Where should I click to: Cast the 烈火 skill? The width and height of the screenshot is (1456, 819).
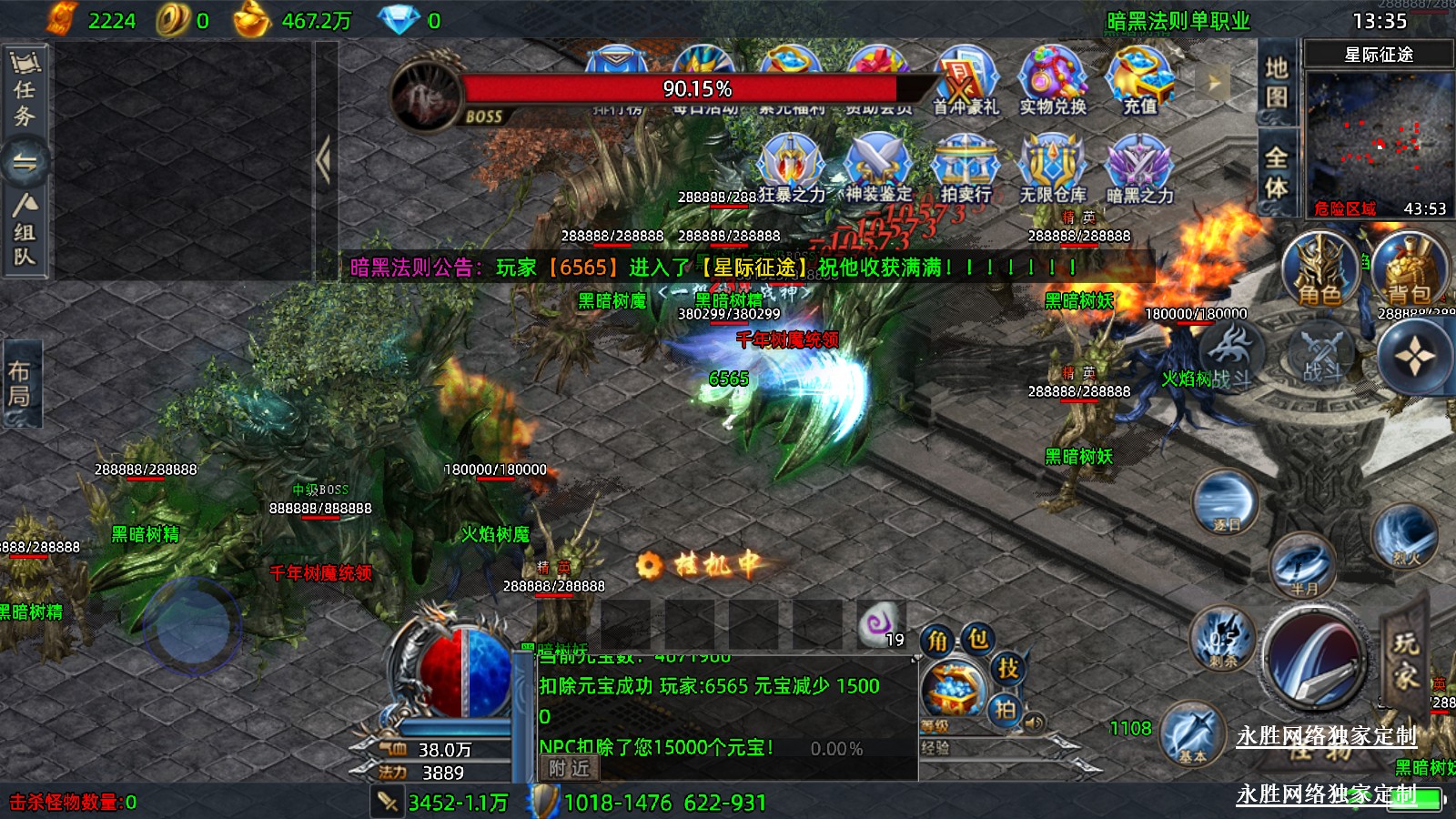tap(1405, 537)
